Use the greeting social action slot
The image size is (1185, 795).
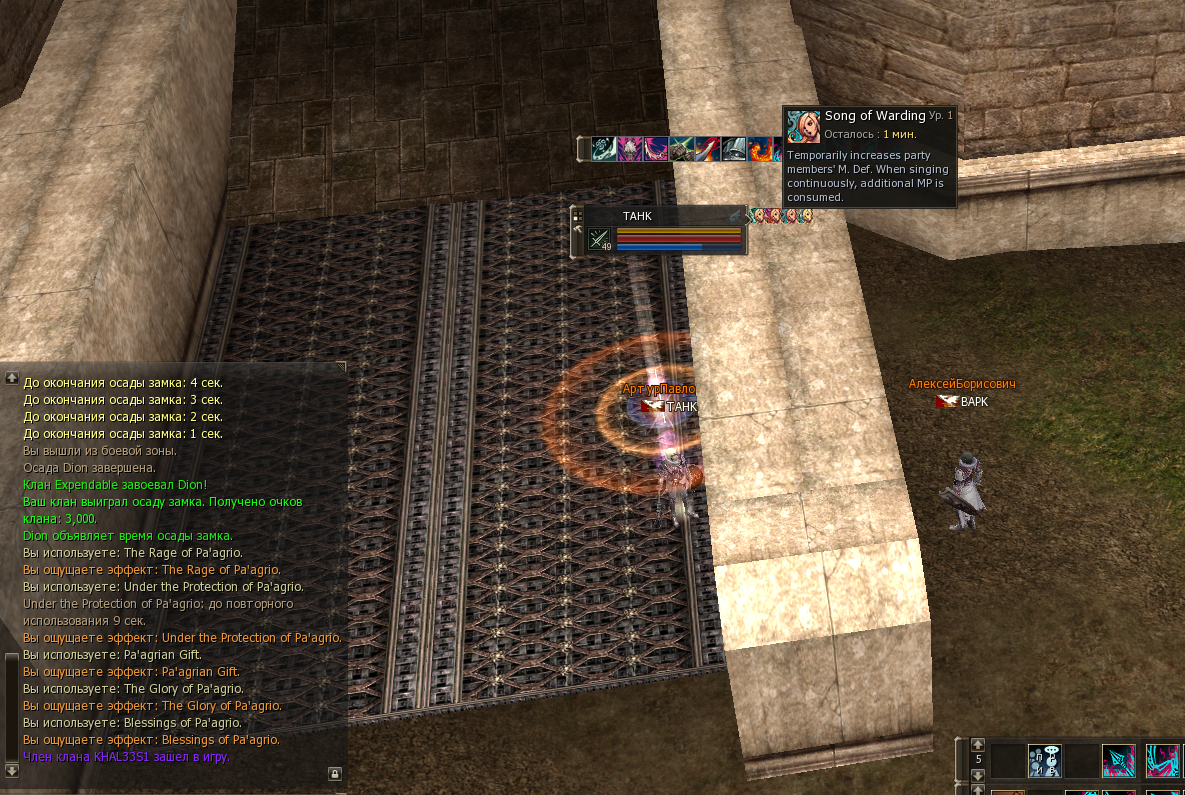tap(1044, 760)
